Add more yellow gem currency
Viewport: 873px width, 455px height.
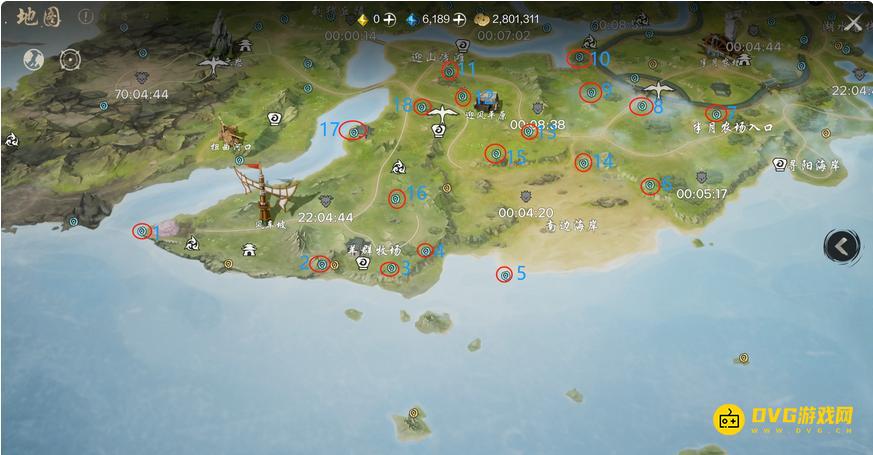click(x=389, y=19)
